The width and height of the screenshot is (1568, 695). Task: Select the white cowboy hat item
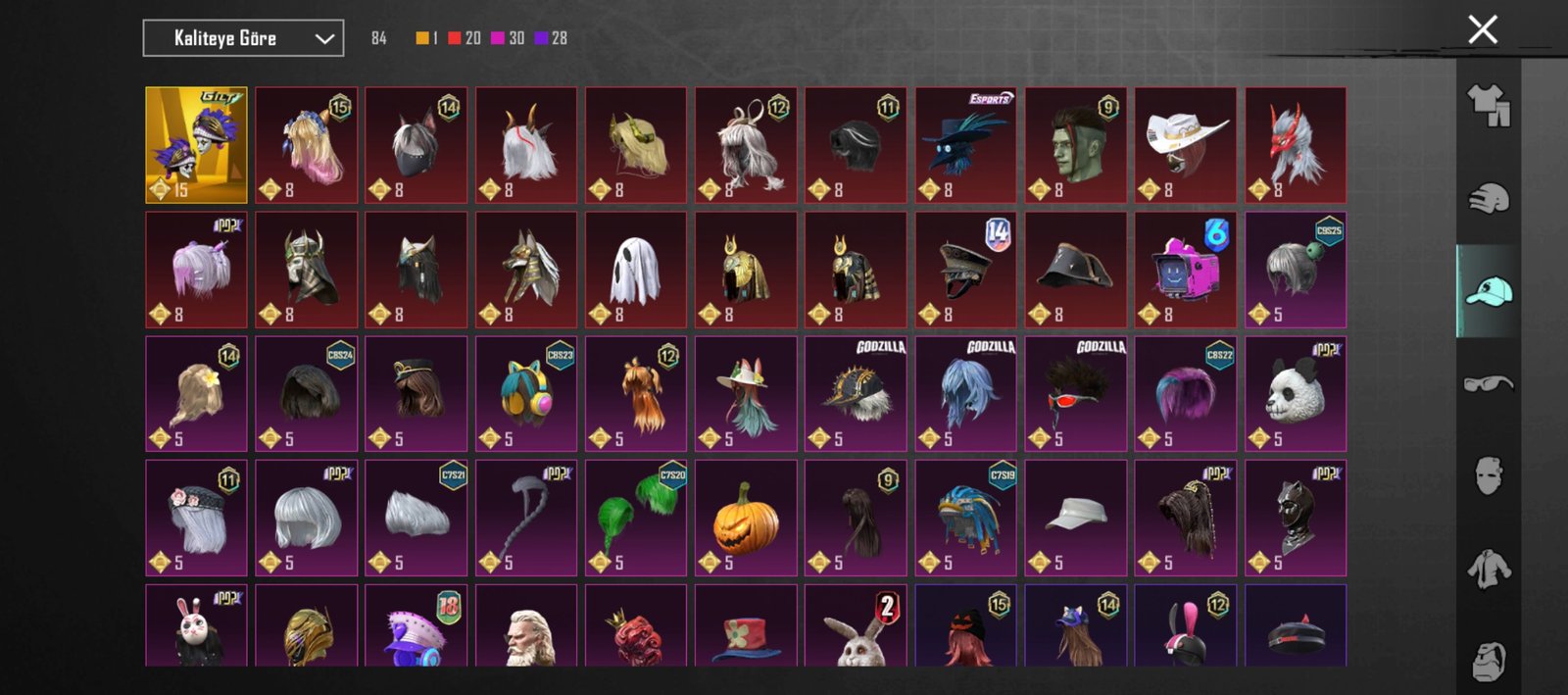point(1185,144)
